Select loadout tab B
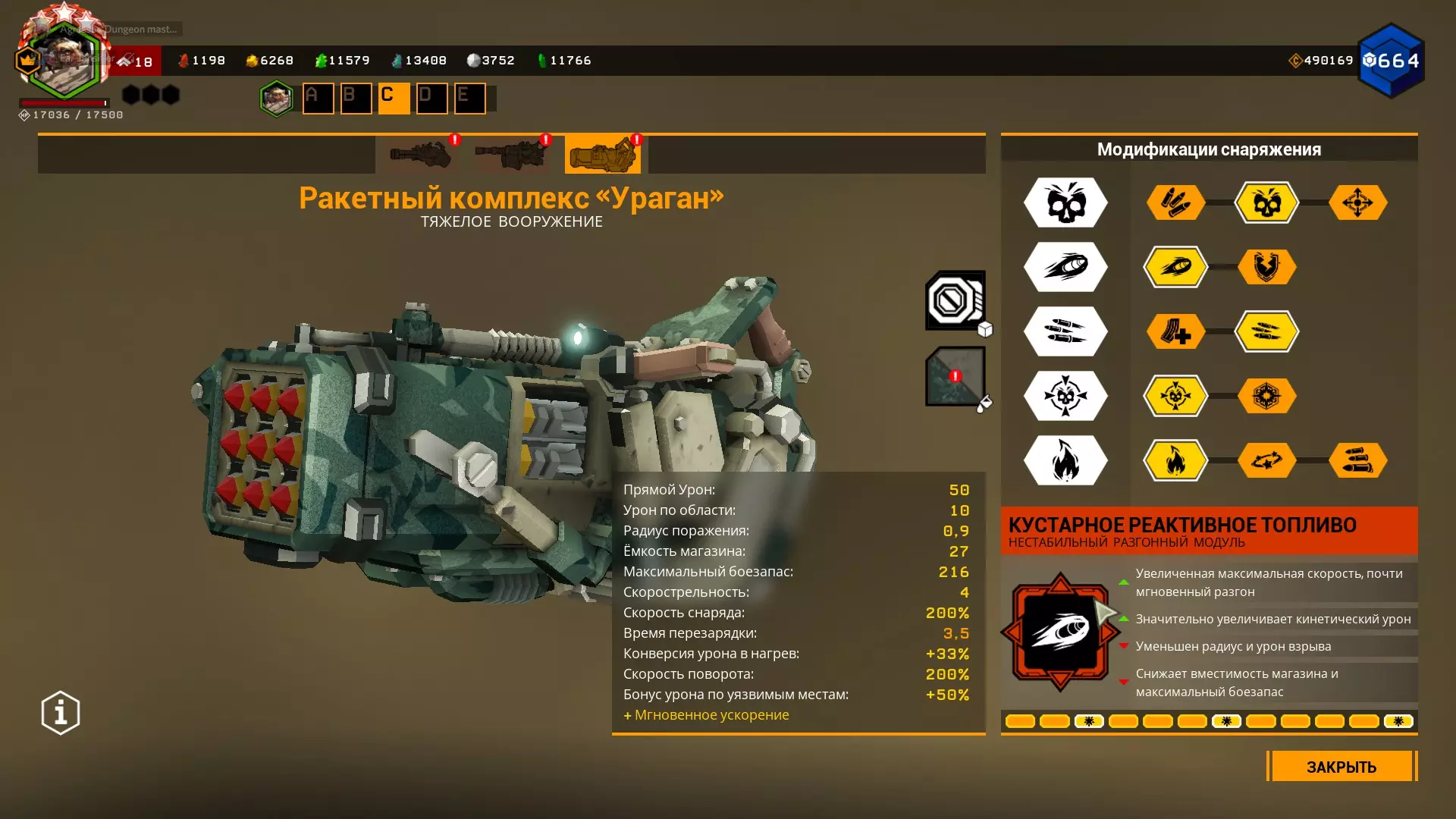Viewport: 1456px width, 819px height. (356, 98)
